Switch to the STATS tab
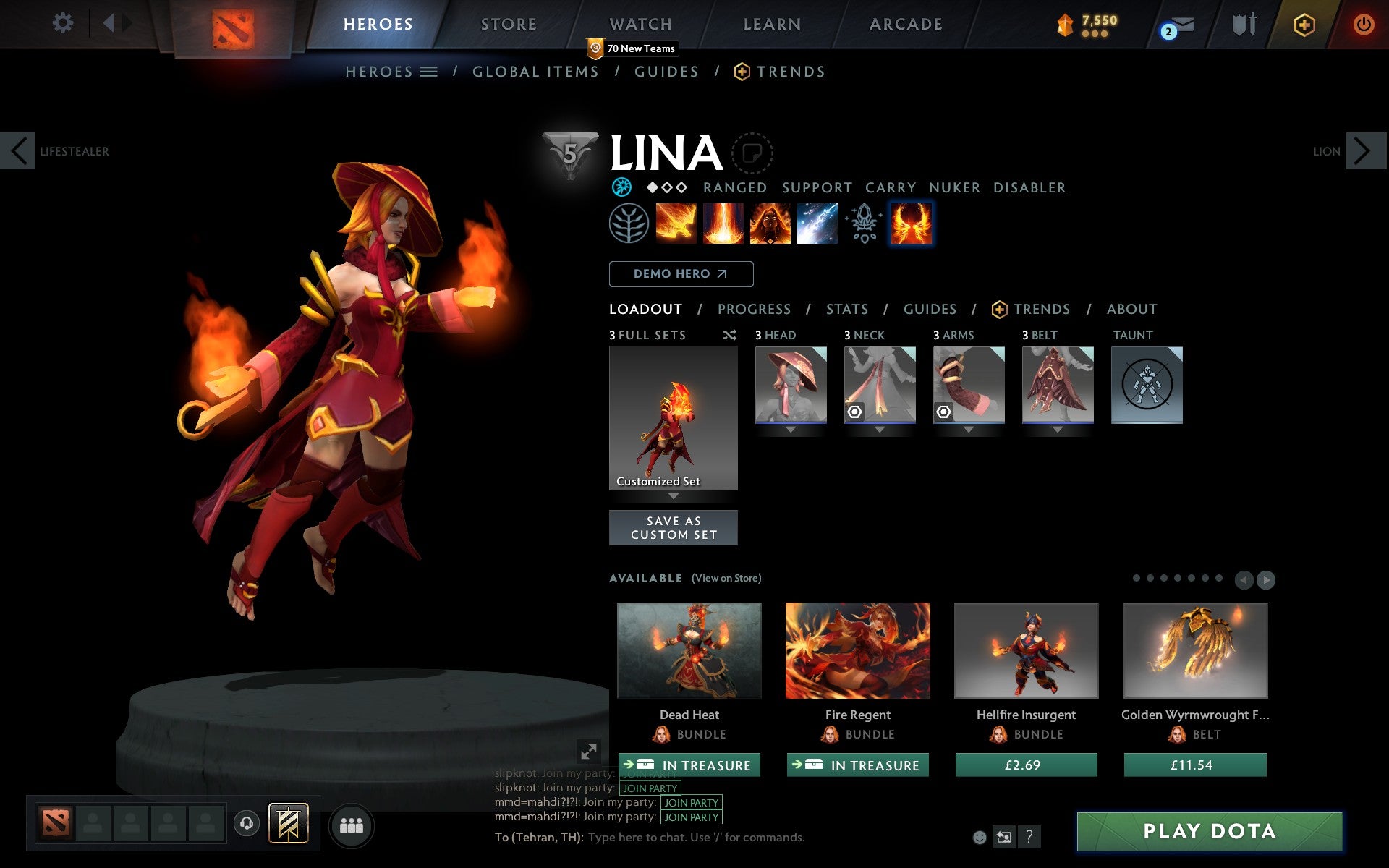Viewport: 1389px width, 868px height. pyautogui.click(x=846, y=310)
